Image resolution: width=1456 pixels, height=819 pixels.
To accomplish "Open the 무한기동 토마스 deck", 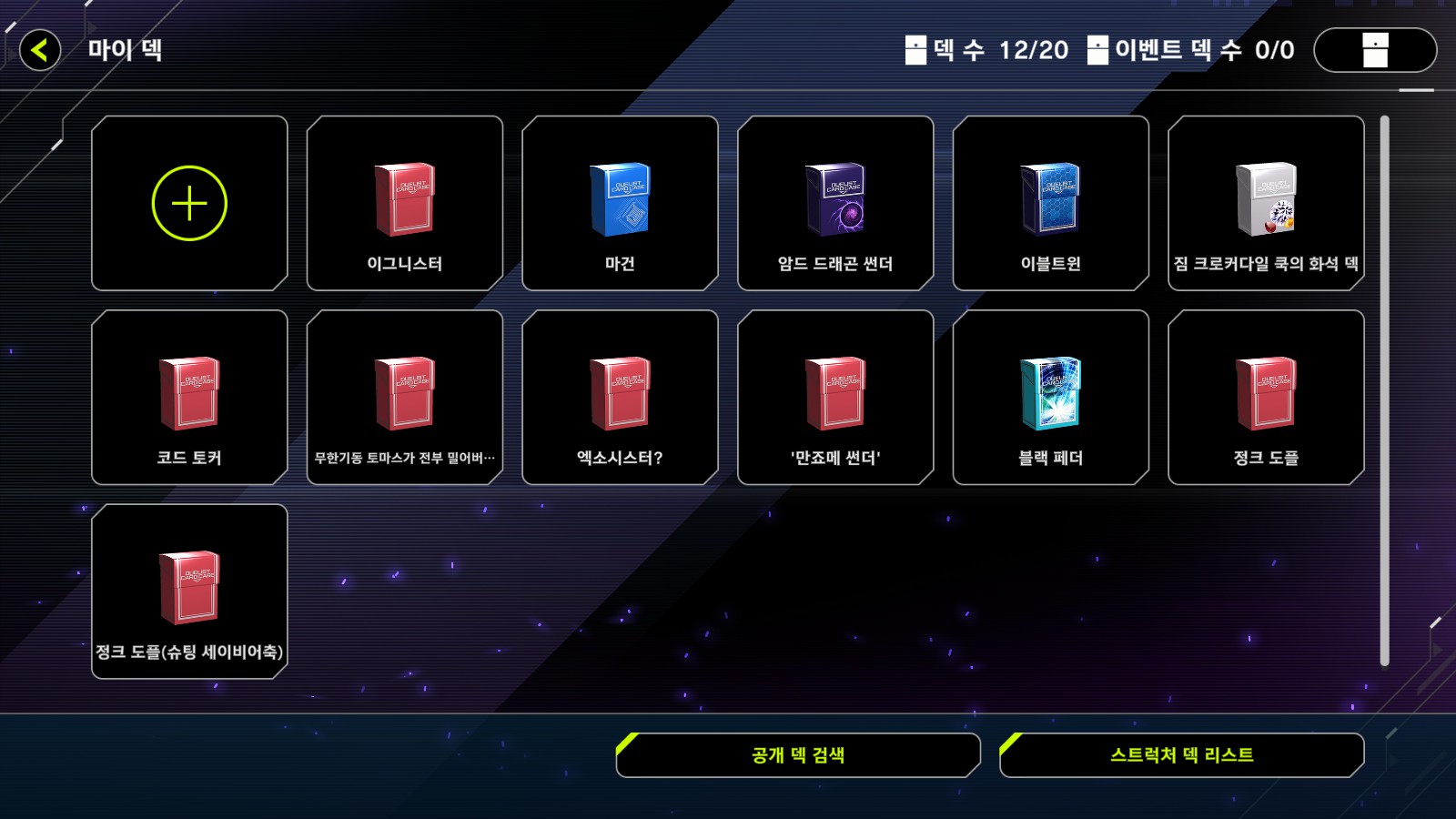I will click(405, 397).
